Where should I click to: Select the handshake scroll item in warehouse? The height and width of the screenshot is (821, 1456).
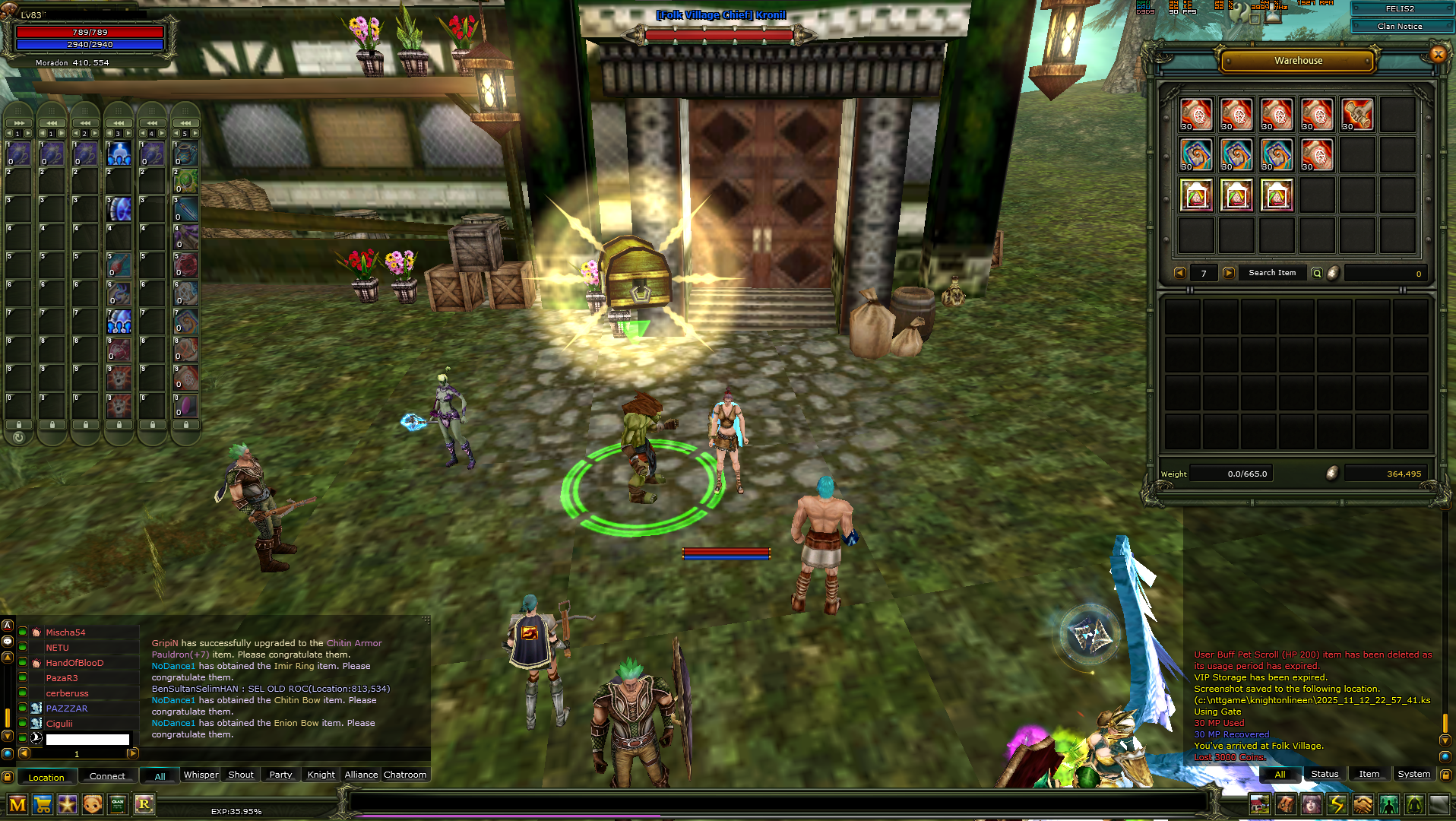pyautogui.click(x=1357, y=115)
